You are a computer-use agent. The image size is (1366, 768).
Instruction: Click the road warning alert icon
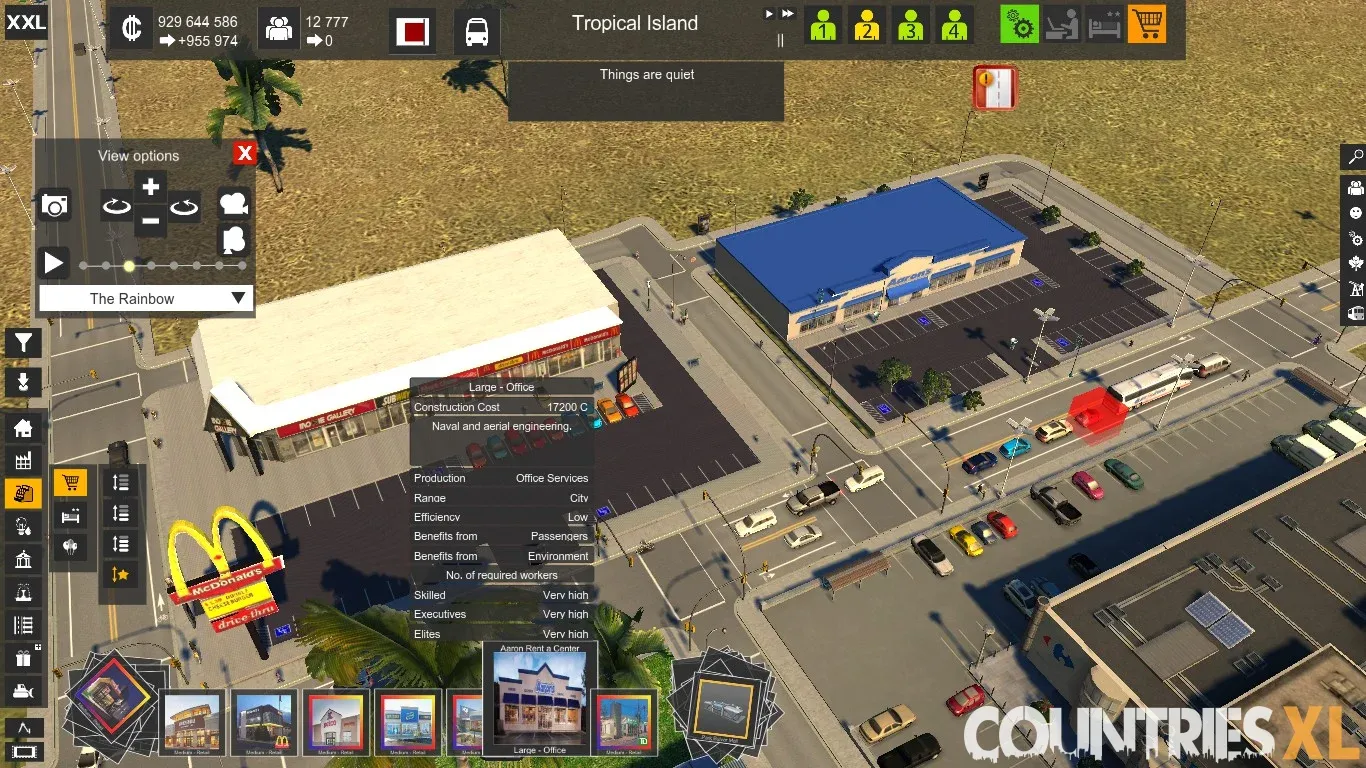[x=994, y=88]
